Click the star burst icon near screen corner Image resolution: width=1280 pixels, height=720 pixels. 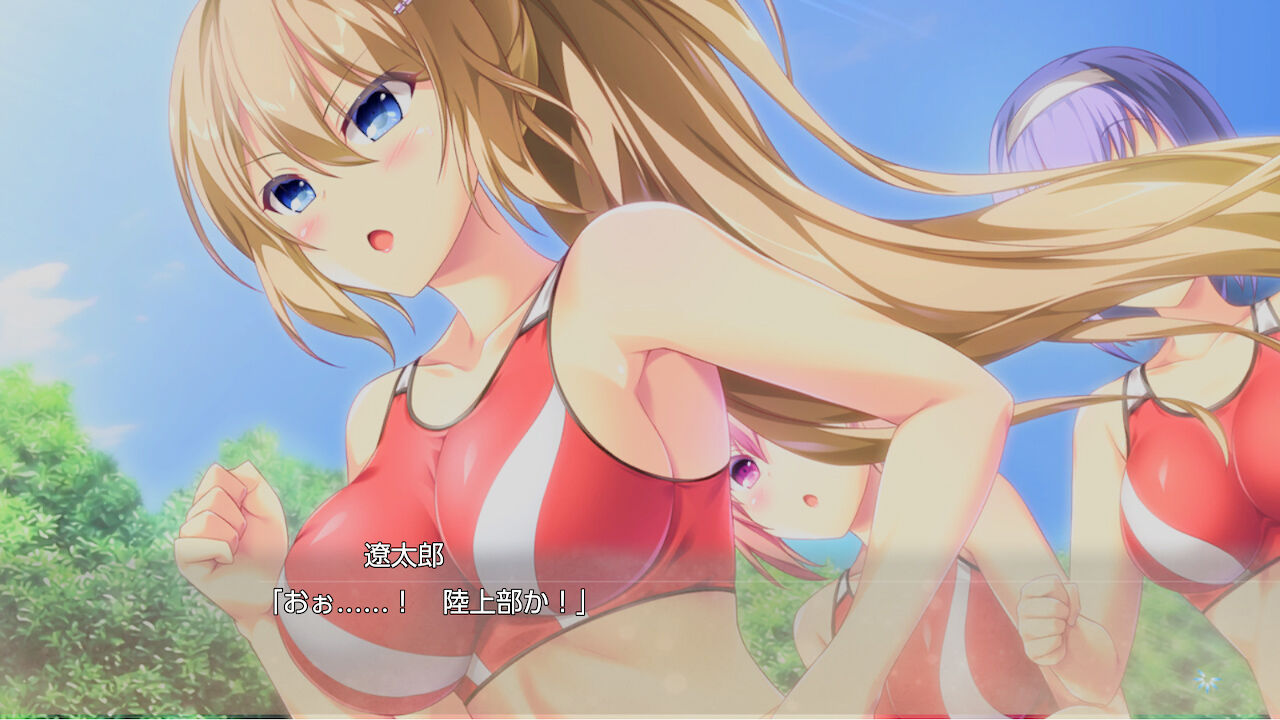click(x=1207, y=680)
